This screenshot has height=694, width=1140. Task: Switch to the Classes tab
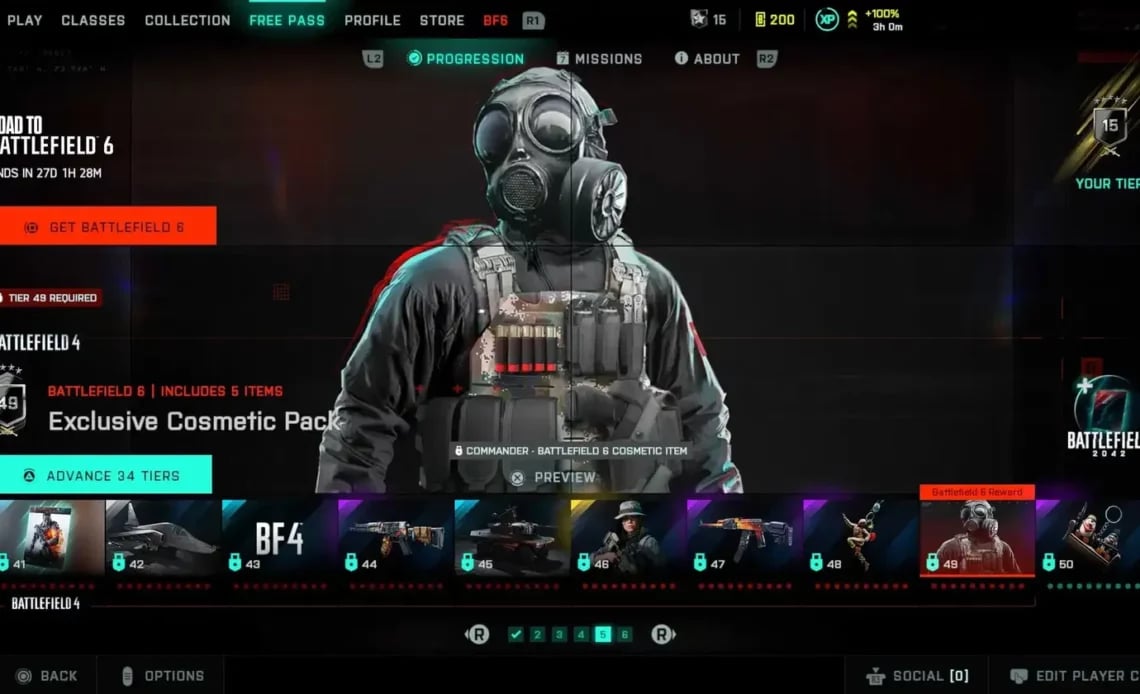click(x=93, y=20)
